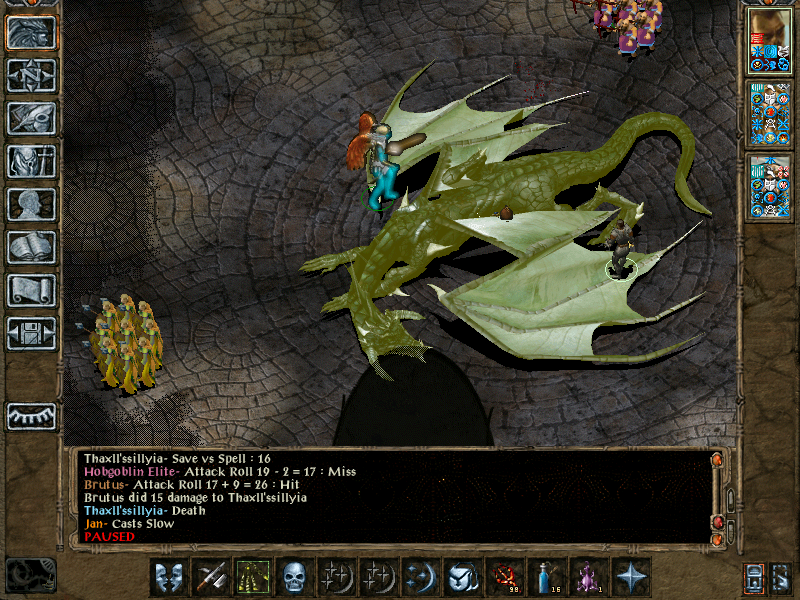This screenshot has height=600, width=800.
Task: Open the floppy disk options menu
Action: click(31, 333)
